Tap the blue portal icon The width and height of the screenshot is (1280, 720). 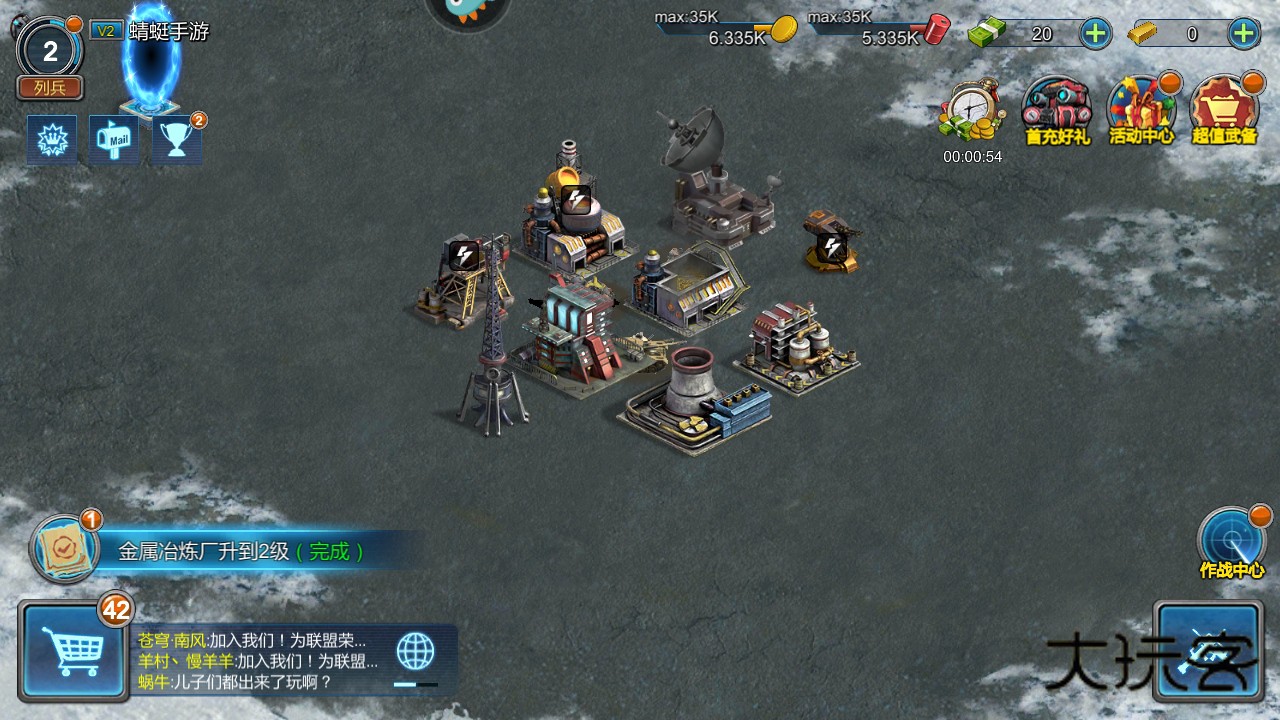pyautogui.click(x=151, y=62)
